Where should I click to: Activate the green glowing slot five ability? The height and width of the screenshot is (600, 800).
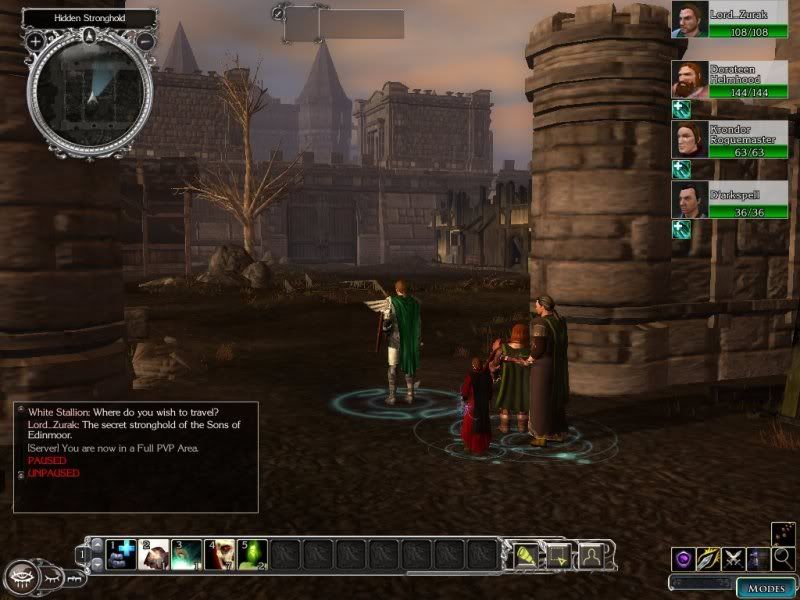coord(252,553)
